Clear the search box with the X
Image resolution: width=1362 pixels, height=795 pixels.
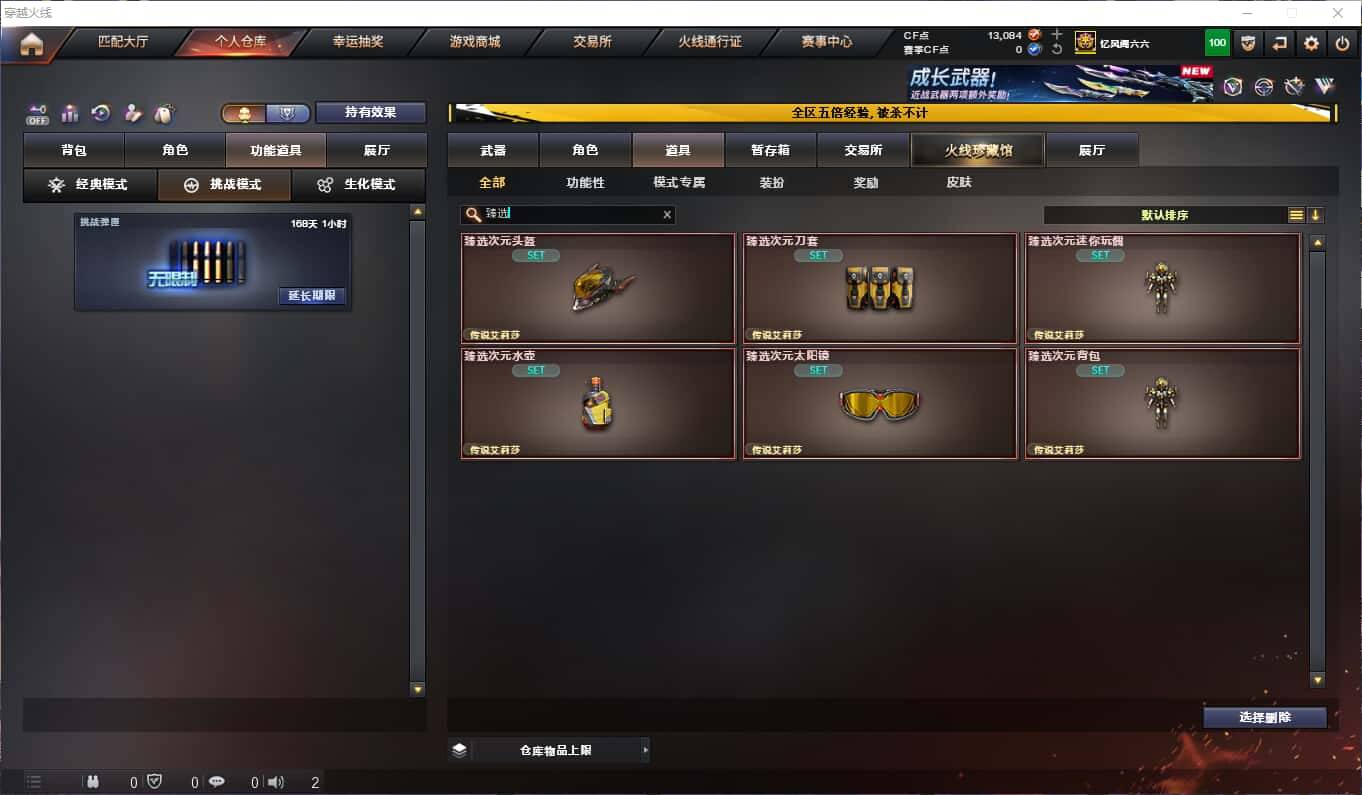[666, 214]
